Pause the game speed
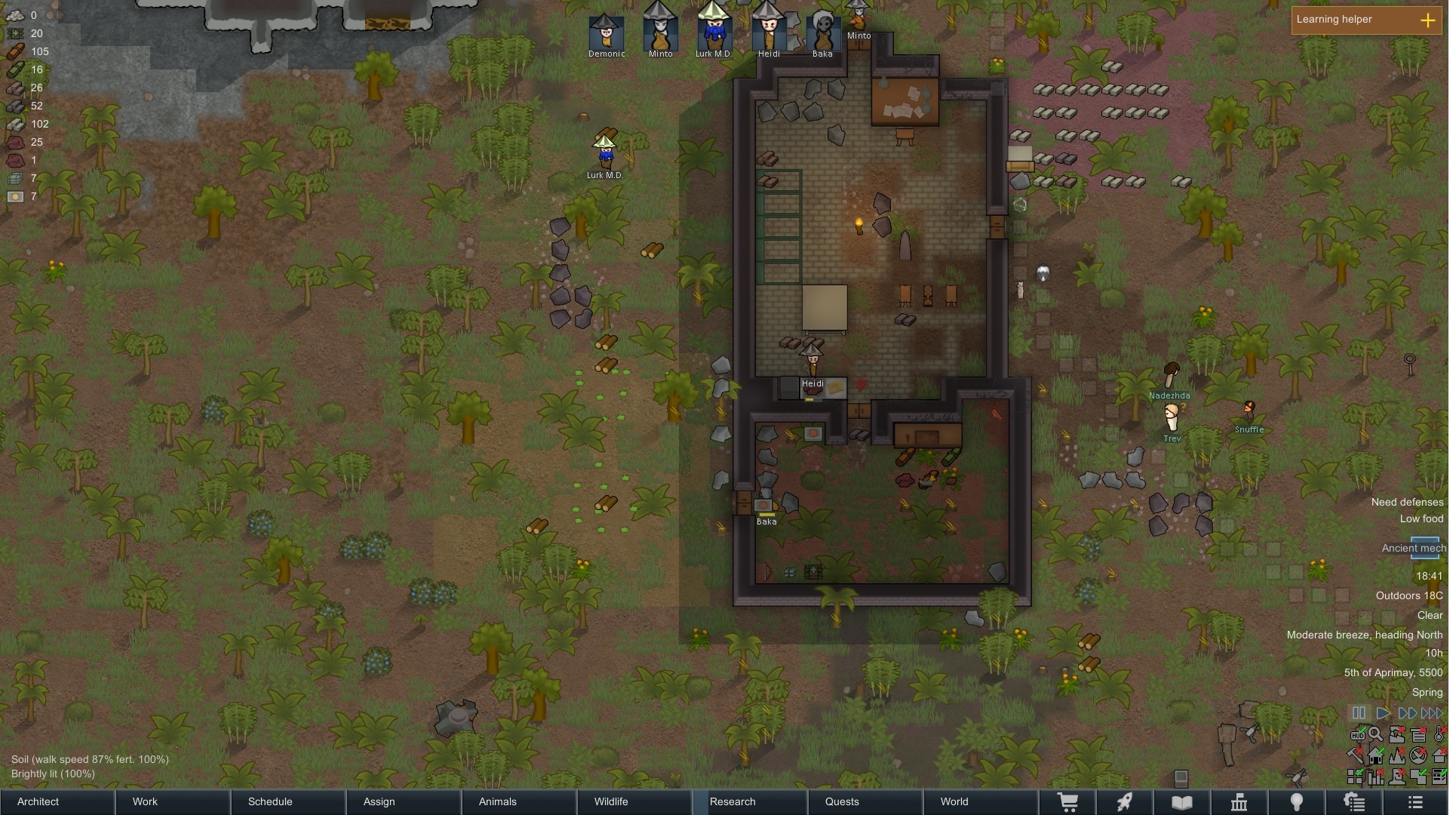Viewport: 1456px width, 815px height. pyautogui.click(x=1359, y=713)
